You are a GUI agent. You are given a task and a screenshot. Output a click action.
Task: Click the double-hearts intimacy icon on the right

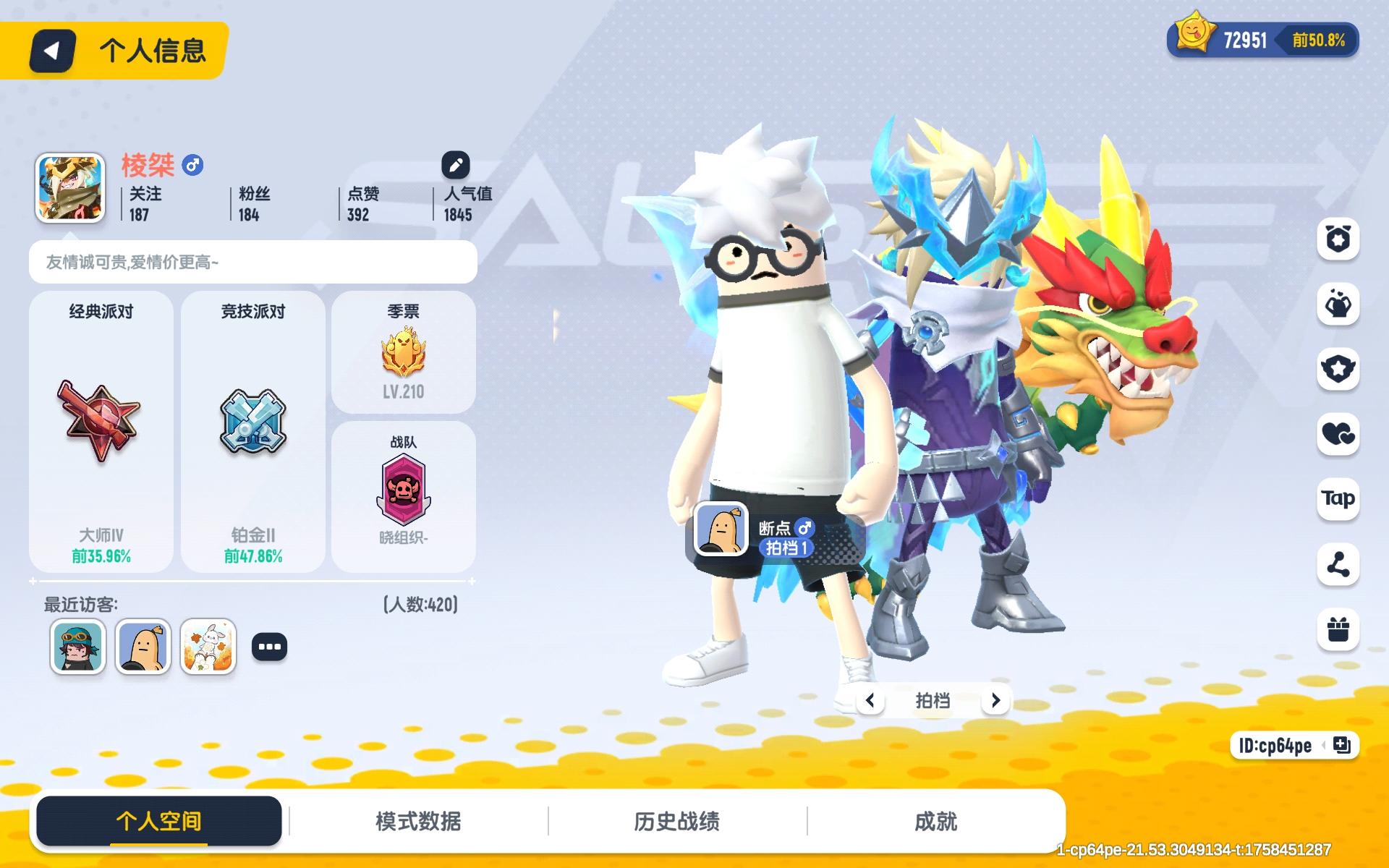click(1338, 434)
